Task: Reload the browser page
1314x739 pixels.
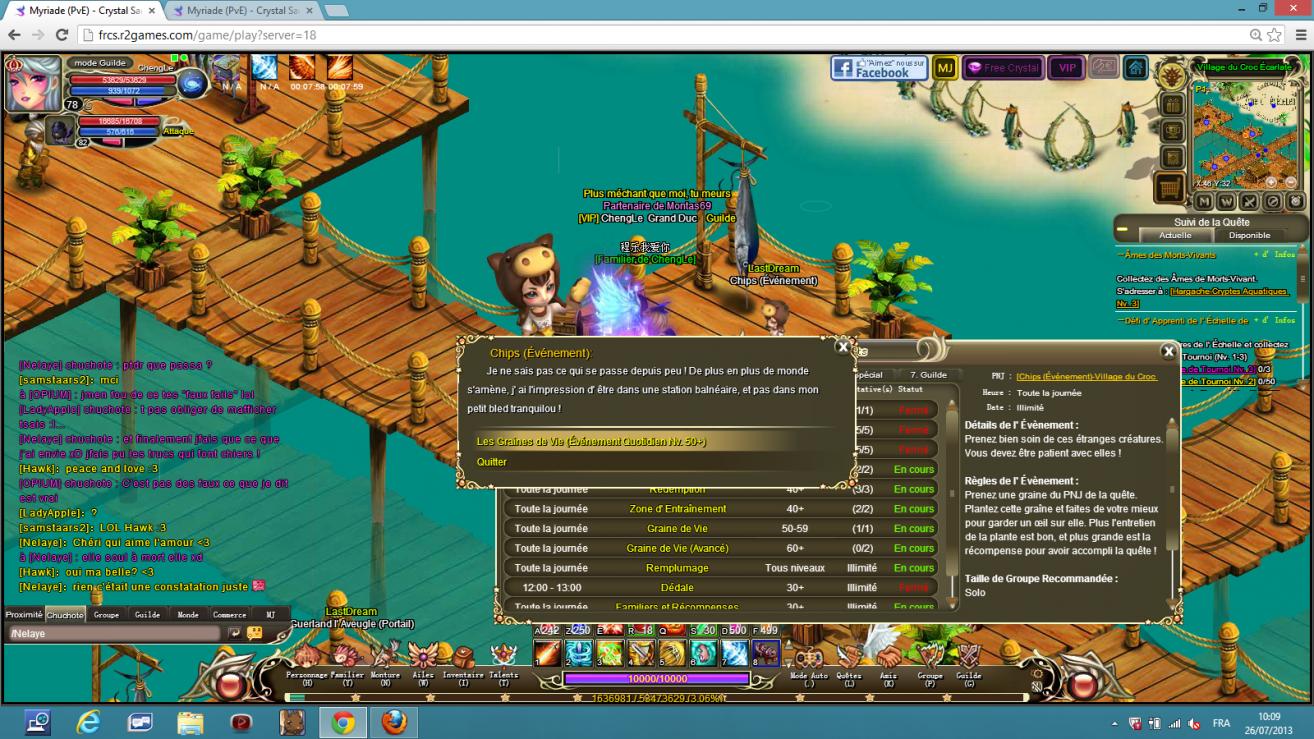Action: [61, 35]
